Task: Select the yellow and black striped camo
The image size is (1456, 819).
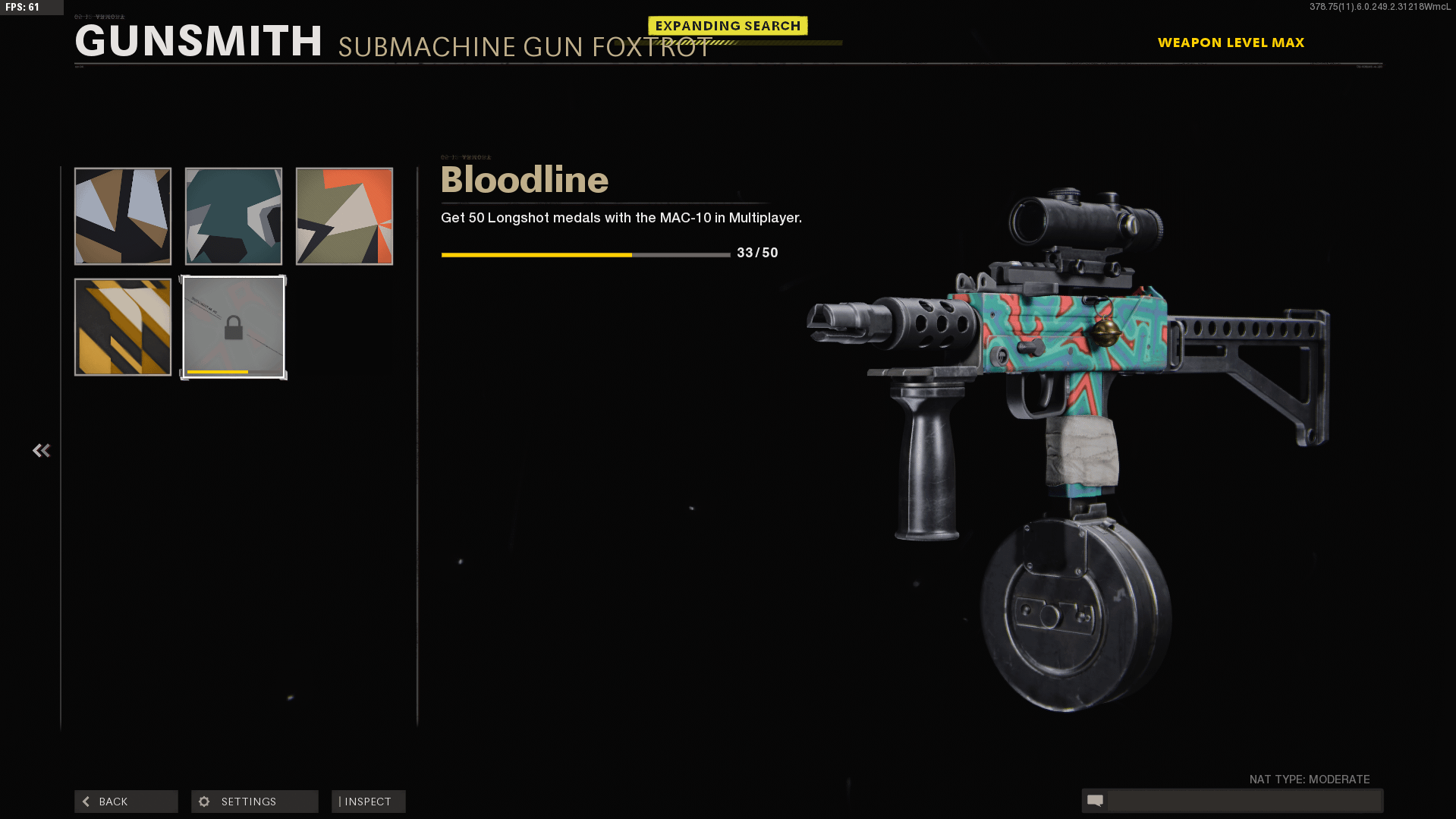Action: tap(123, 327)
